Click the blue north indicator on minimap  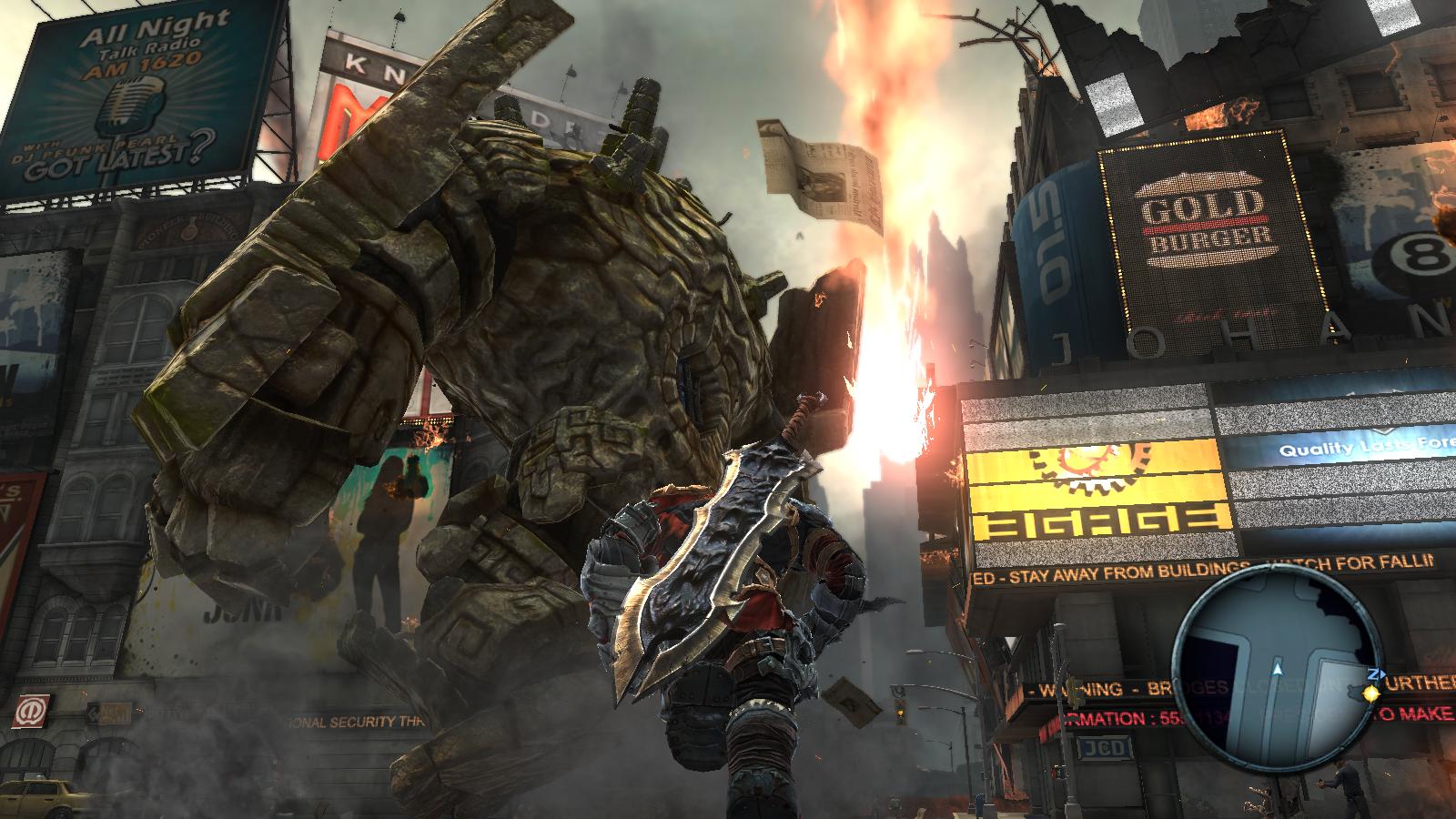[1374, 674]
